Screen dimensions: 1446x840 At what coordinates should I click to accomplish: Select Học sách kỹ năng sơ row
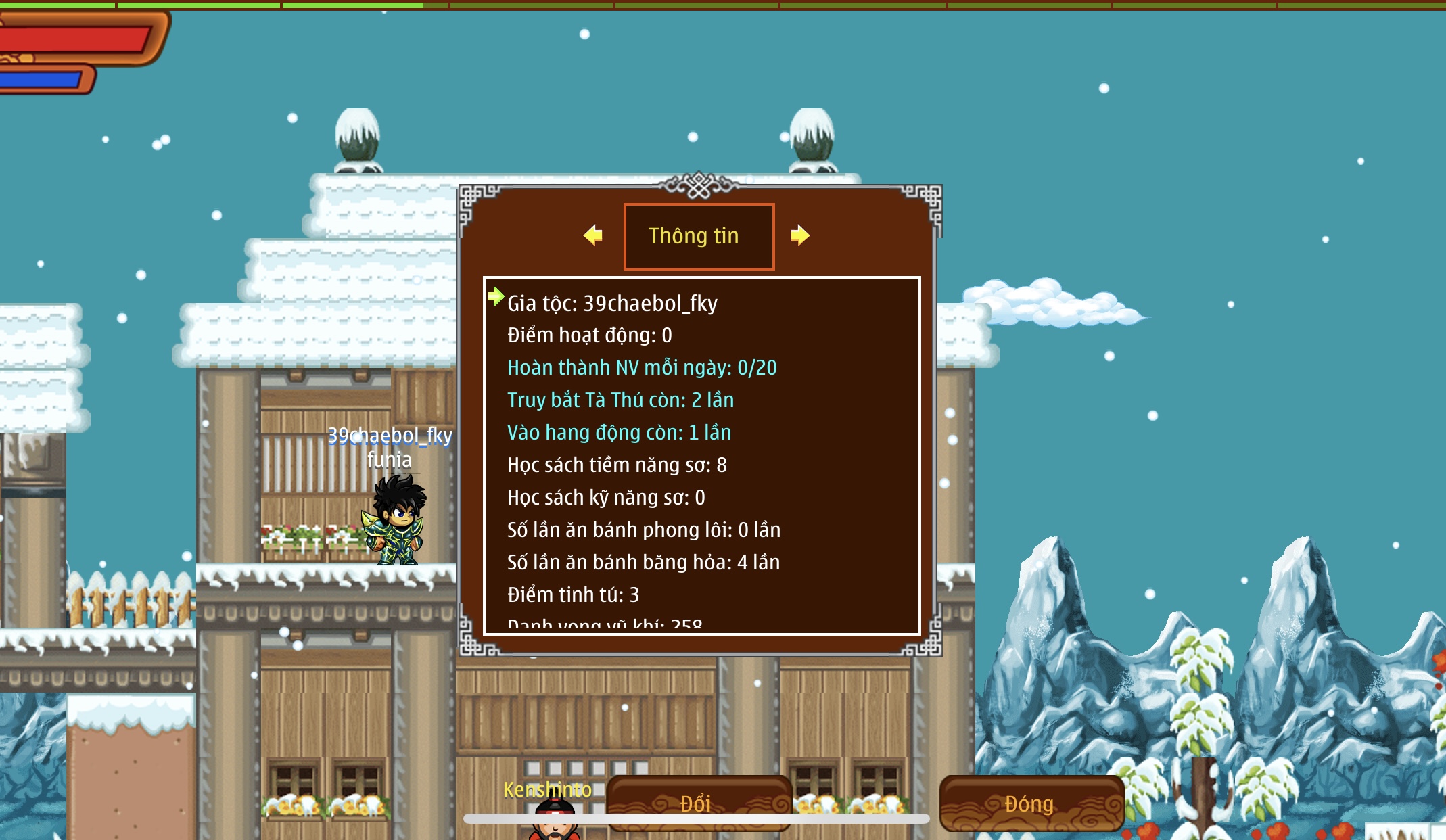606,498
